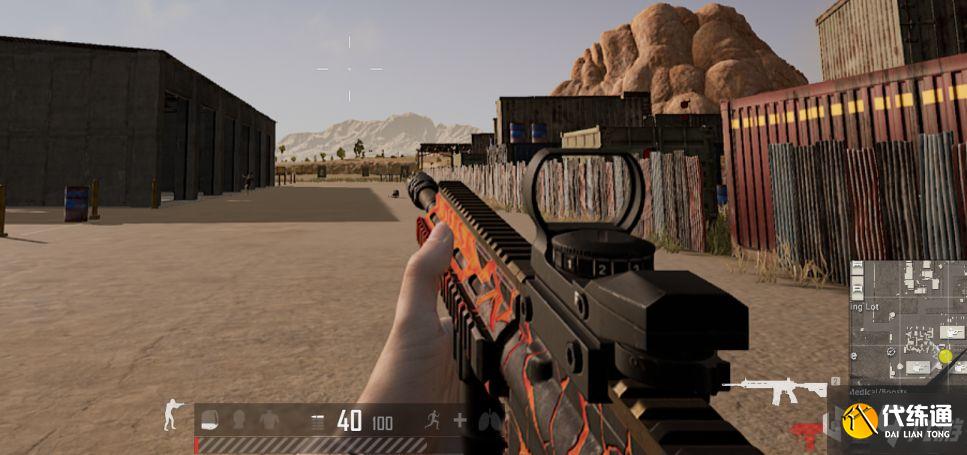967x455 pixels.
Task: Select the body armor vest icon
Action: point(269,420)
